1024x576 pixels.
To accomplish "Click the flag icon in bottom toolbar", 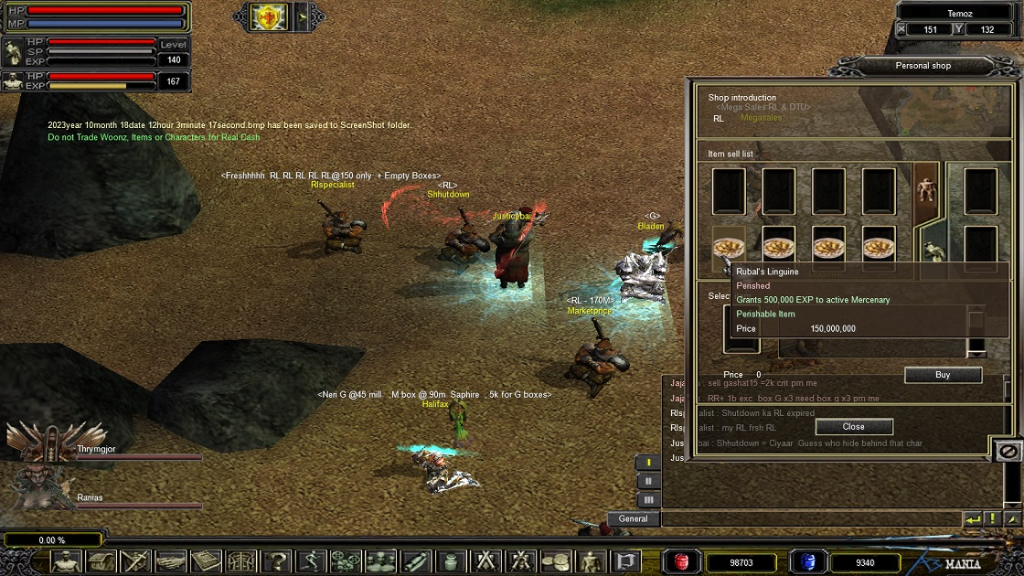I will (x=626, y=561).
